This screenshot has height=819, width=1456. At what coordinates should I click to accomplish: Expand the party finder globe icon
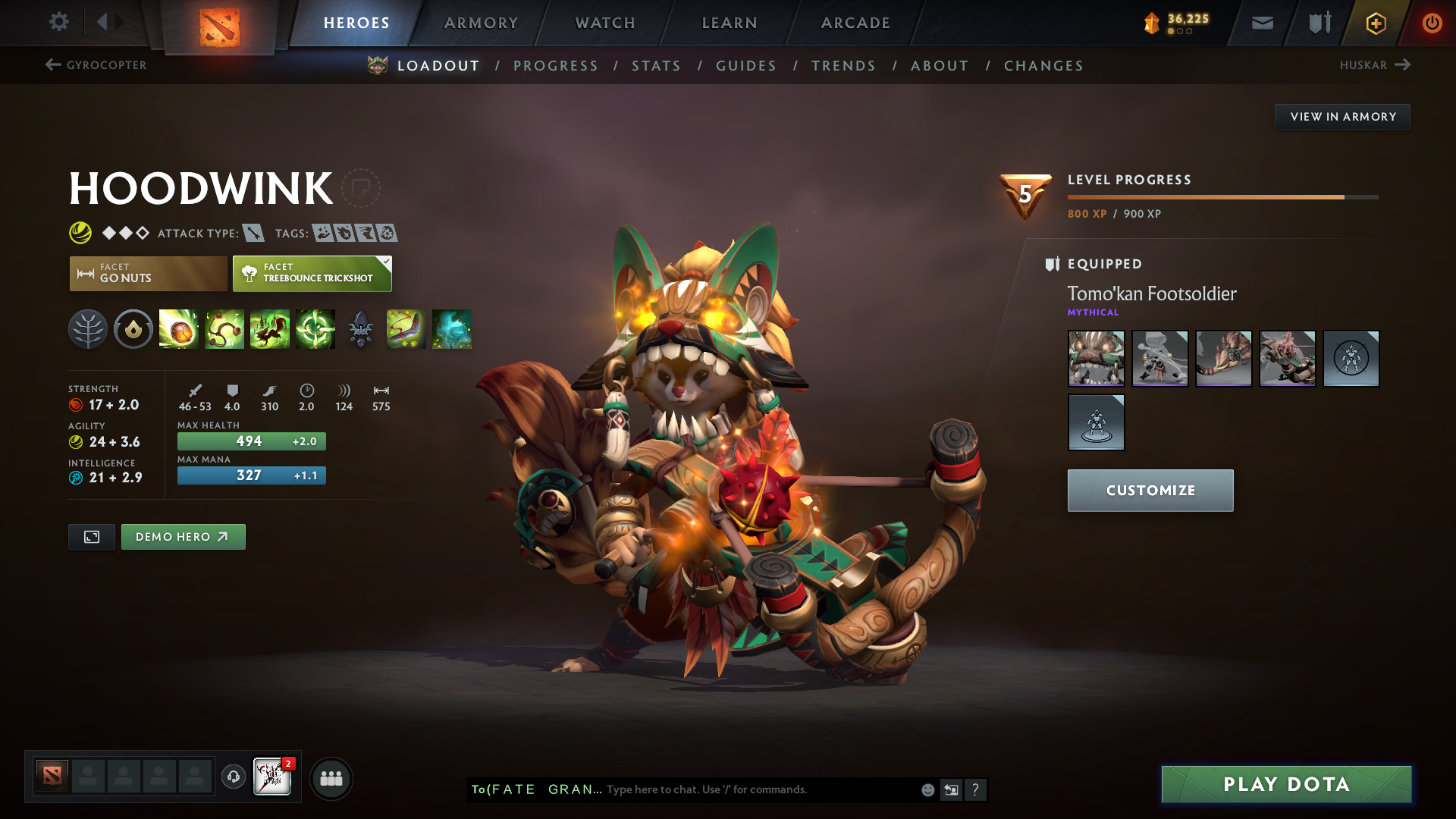pos(331,777)
